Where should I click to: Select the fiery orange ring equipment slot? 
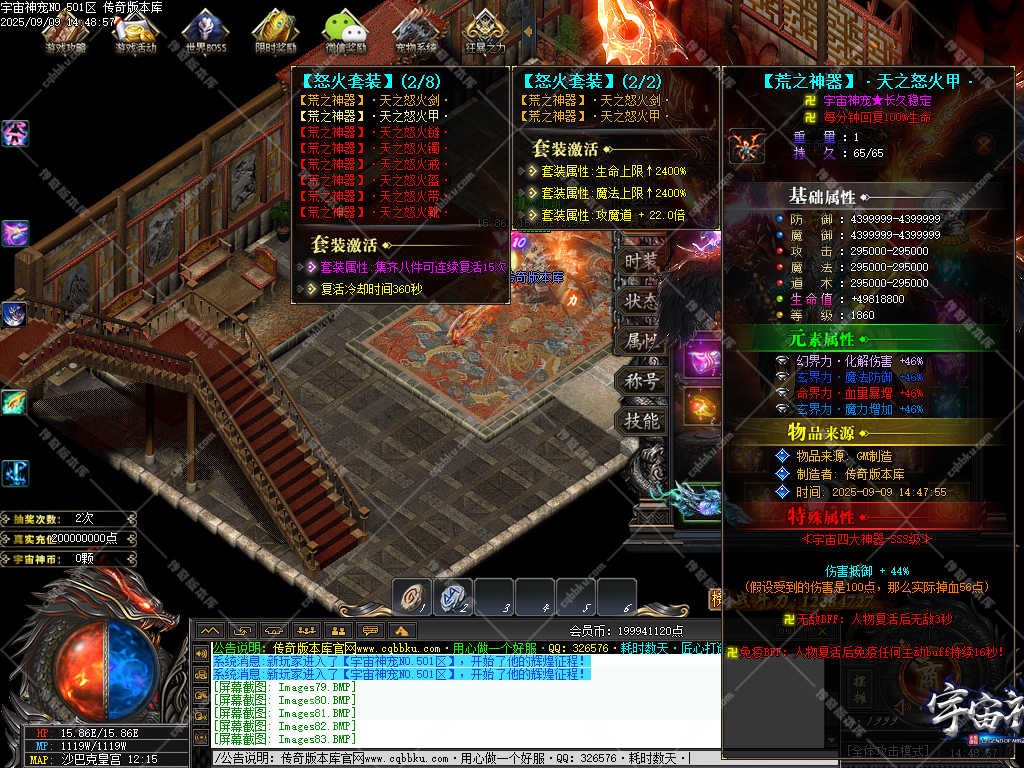click(x=702, y=406)
